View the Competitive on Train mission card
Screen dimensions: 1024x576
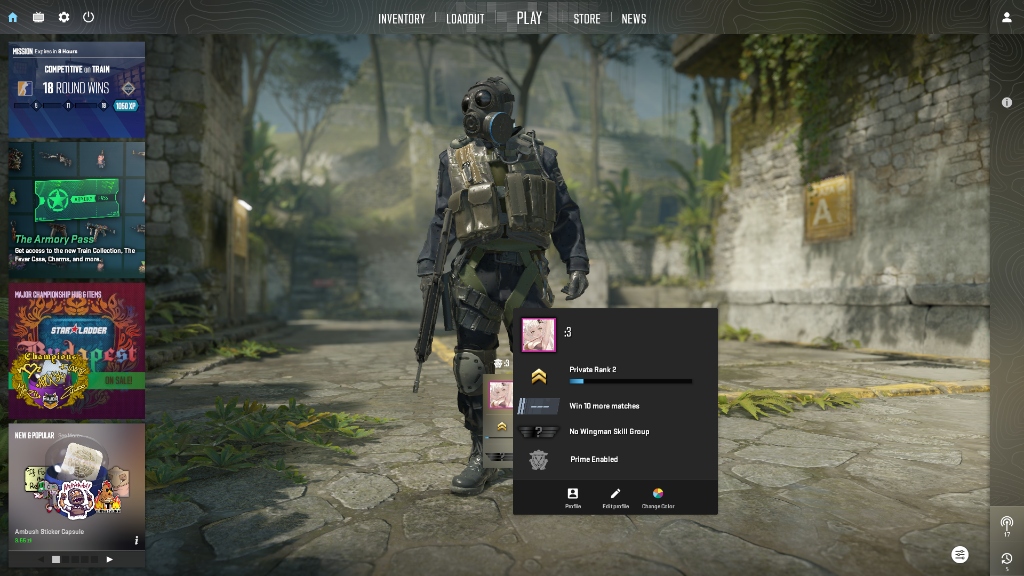pyautogui.click(x=77, y=90)
